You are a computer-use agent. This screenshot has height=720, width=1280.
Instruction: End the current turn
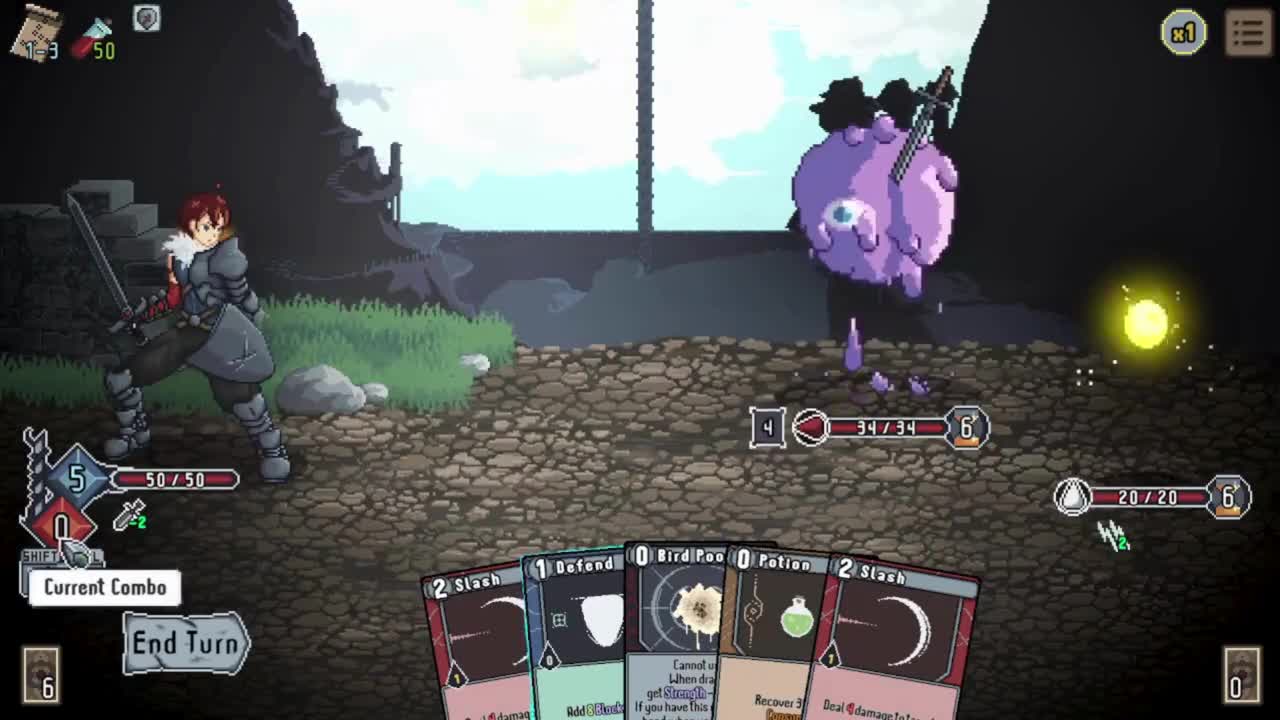[x=186, y=643]
